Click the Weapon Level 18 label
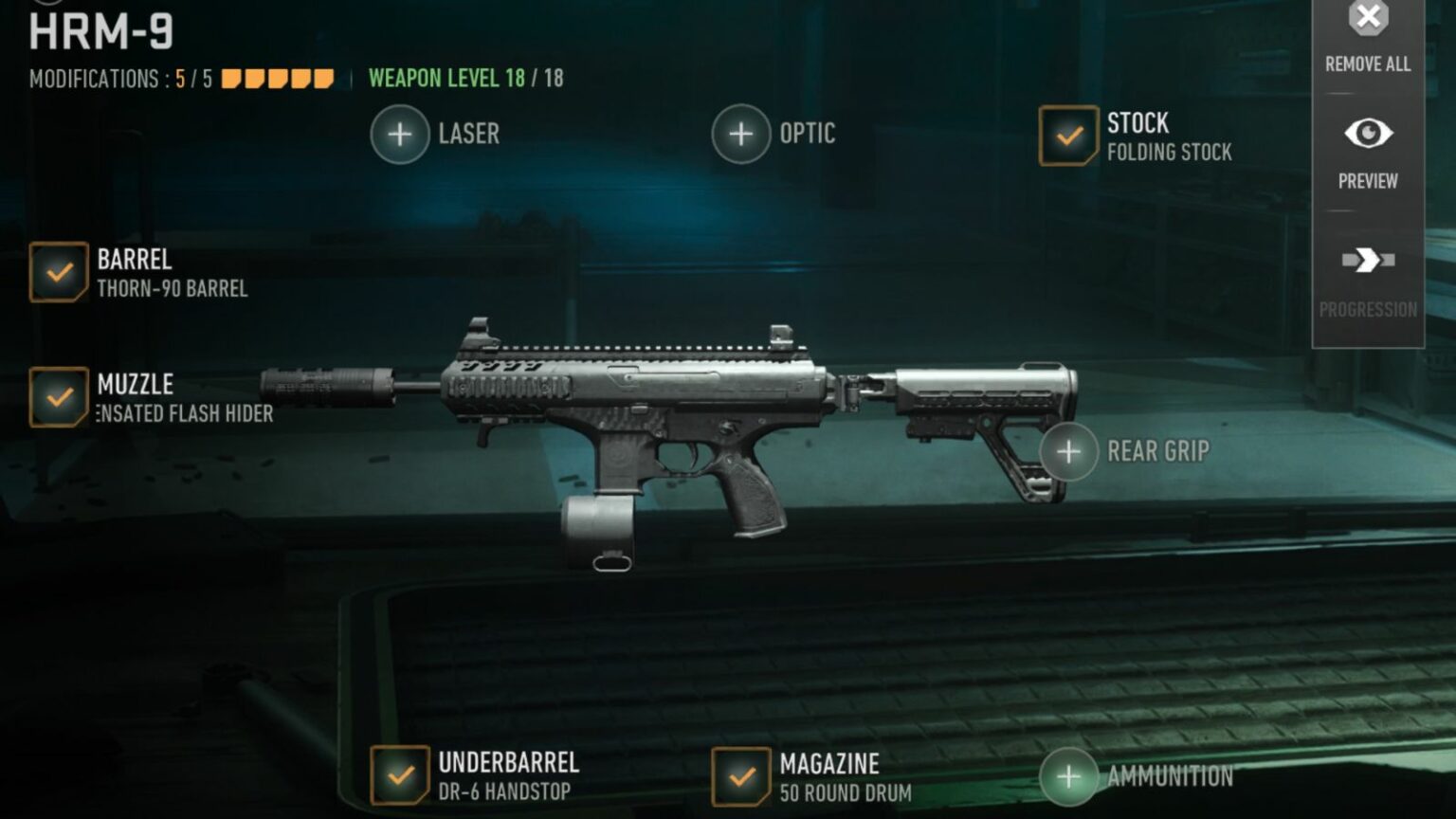The height and width of the screenshot is (819, 1456). pos(465,79)
